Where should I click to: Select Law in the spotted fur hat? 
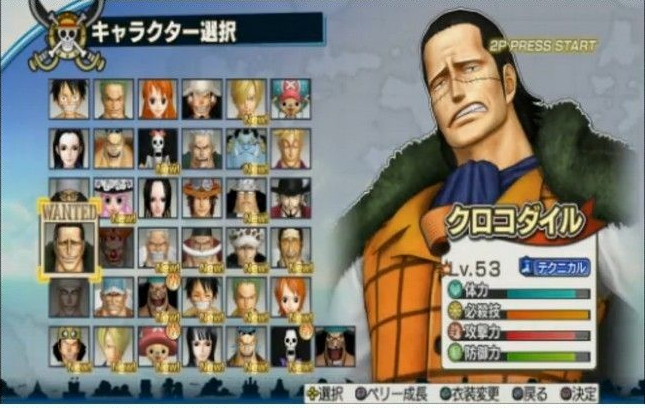pyautogui.click(x=245, y=247)
